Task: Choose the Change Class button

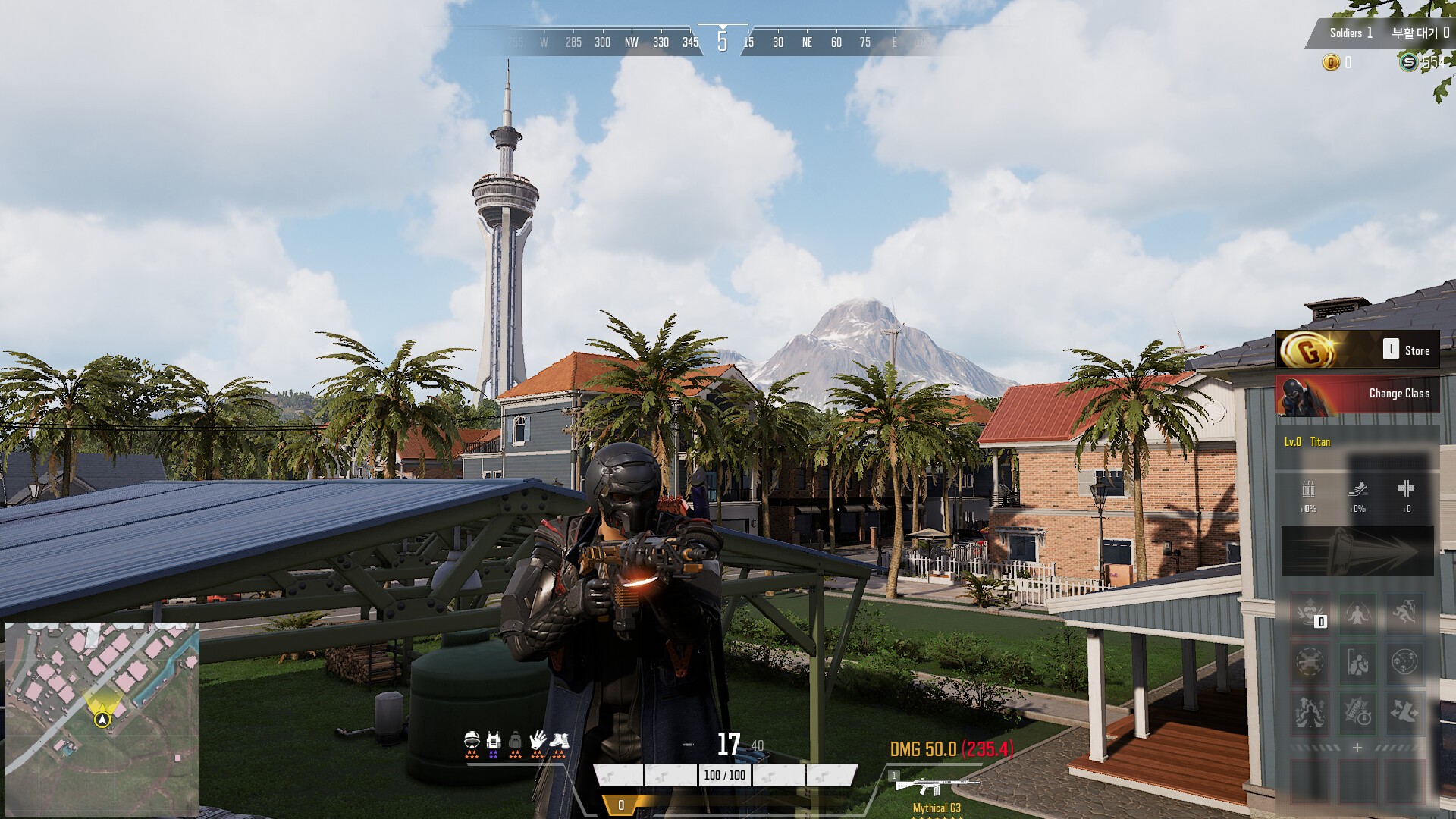Action: (1357, 394)
